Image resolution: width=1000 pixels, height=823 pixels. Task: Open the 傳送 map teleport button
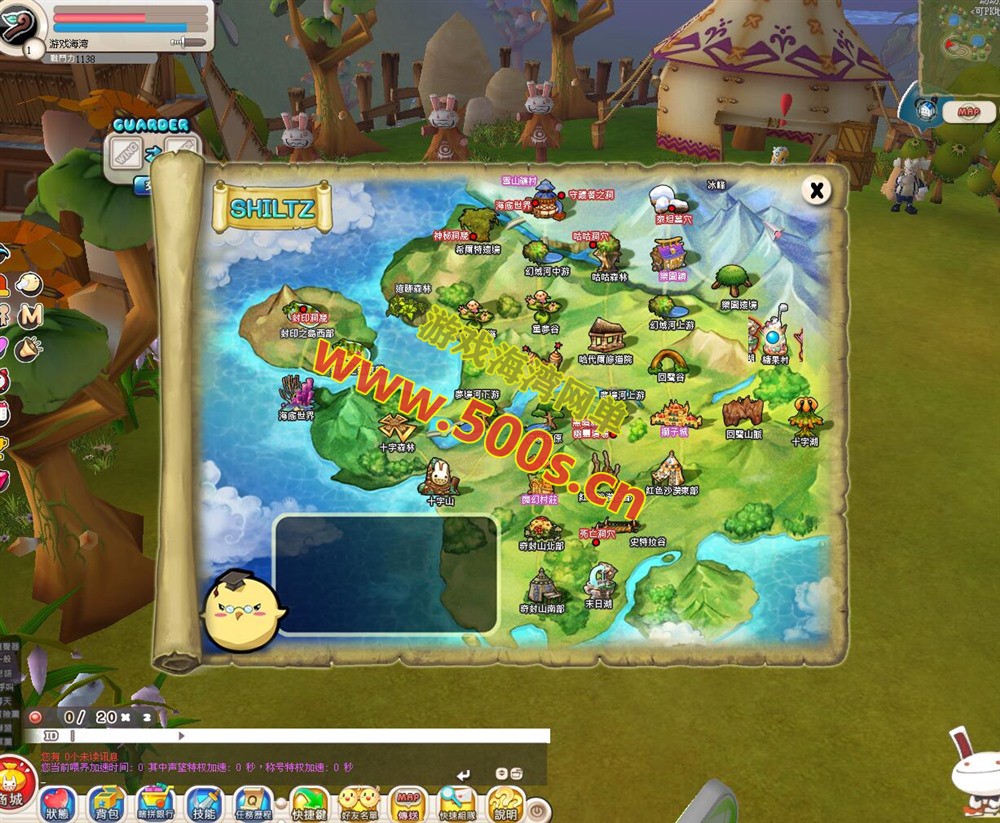[x=408, y=803]
